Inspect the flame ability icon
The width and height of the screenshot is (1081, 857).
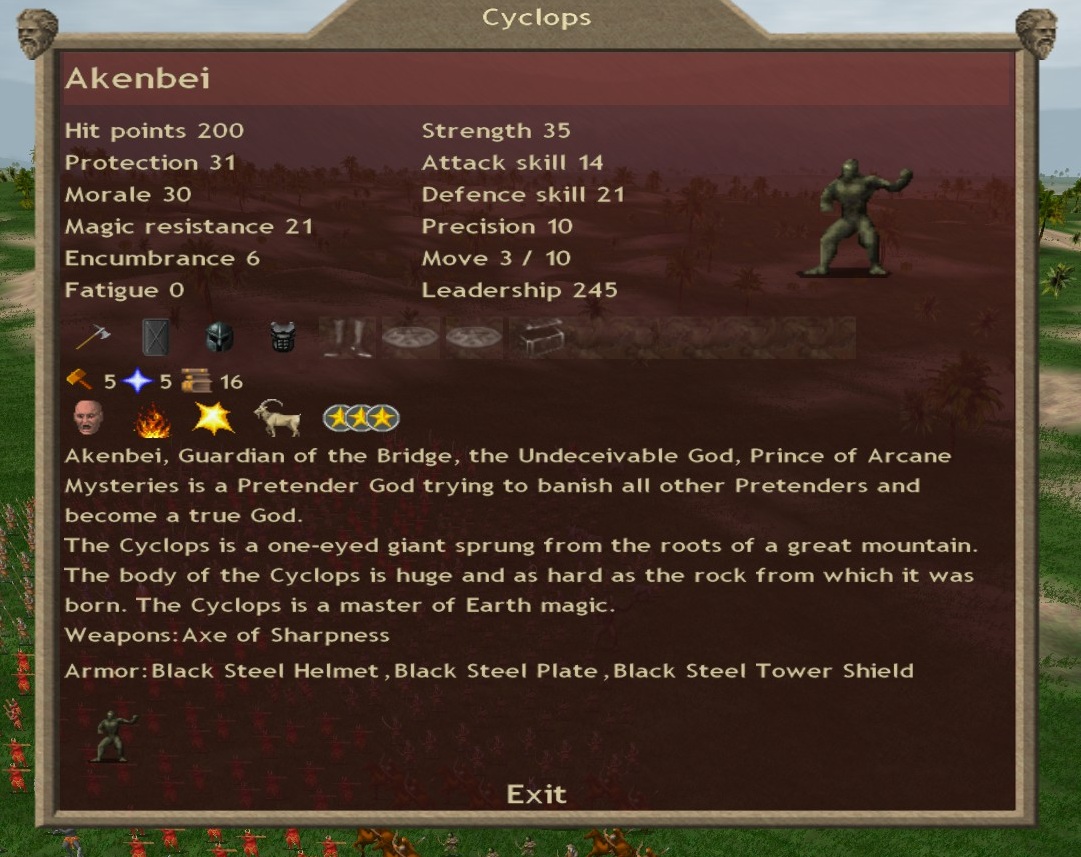point(152,420)
